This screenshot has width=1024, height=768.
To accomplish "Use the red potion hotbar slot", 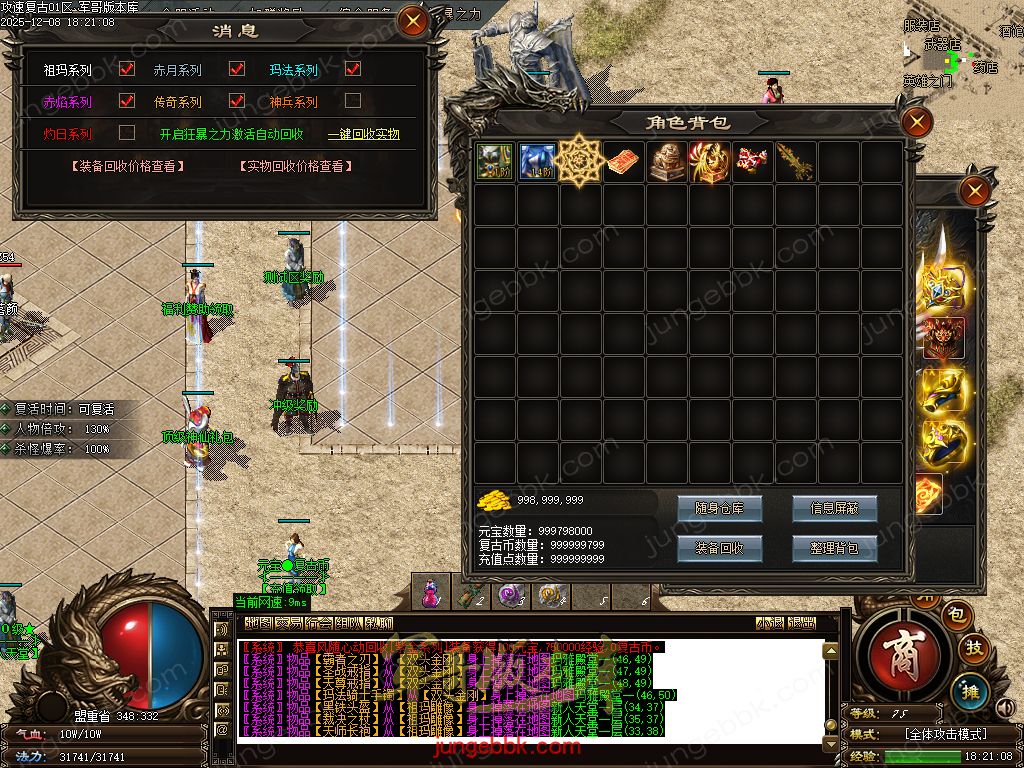I will coord(431,595).
